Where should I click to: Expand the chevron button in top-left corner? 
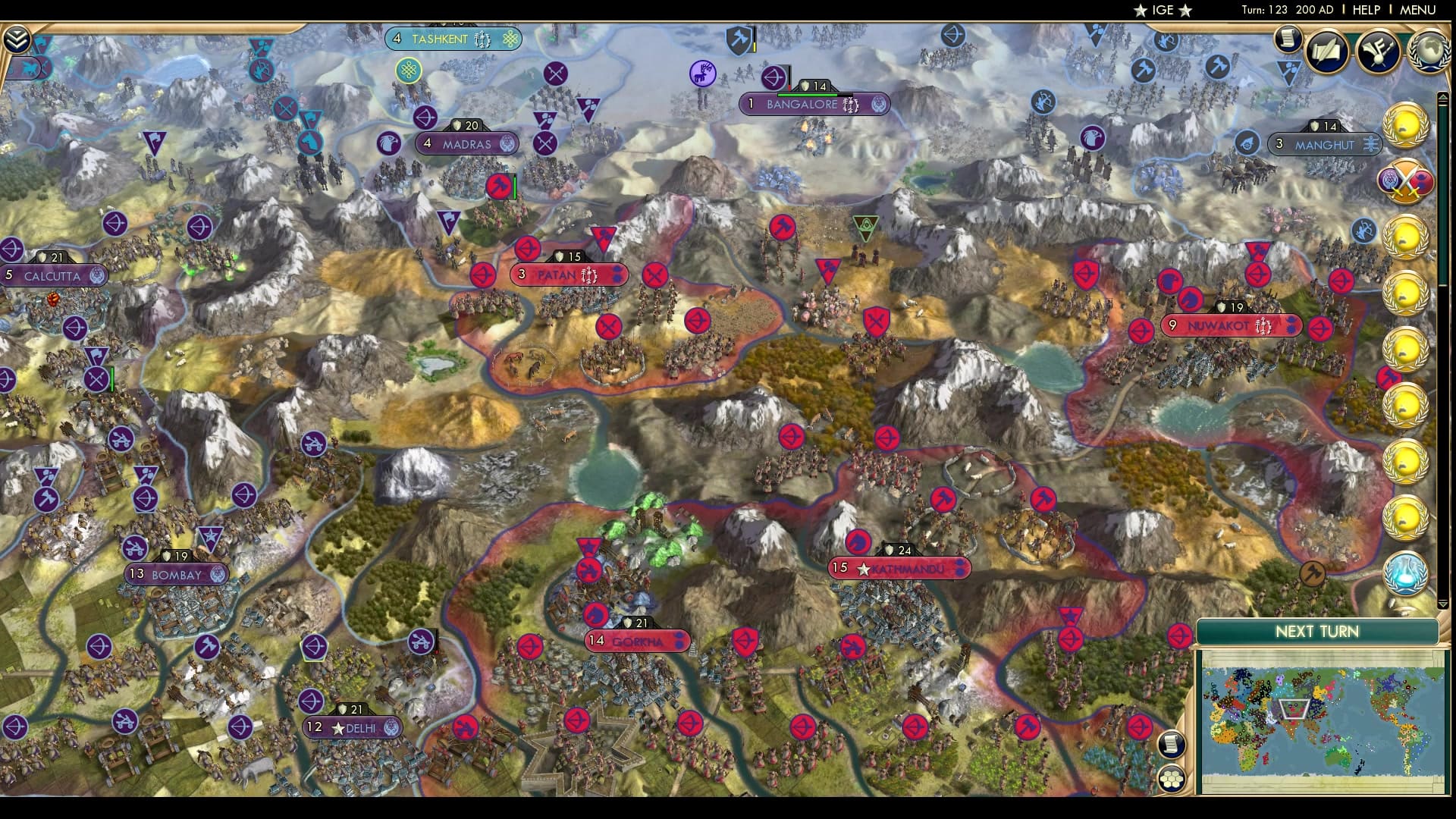point(17,39)
